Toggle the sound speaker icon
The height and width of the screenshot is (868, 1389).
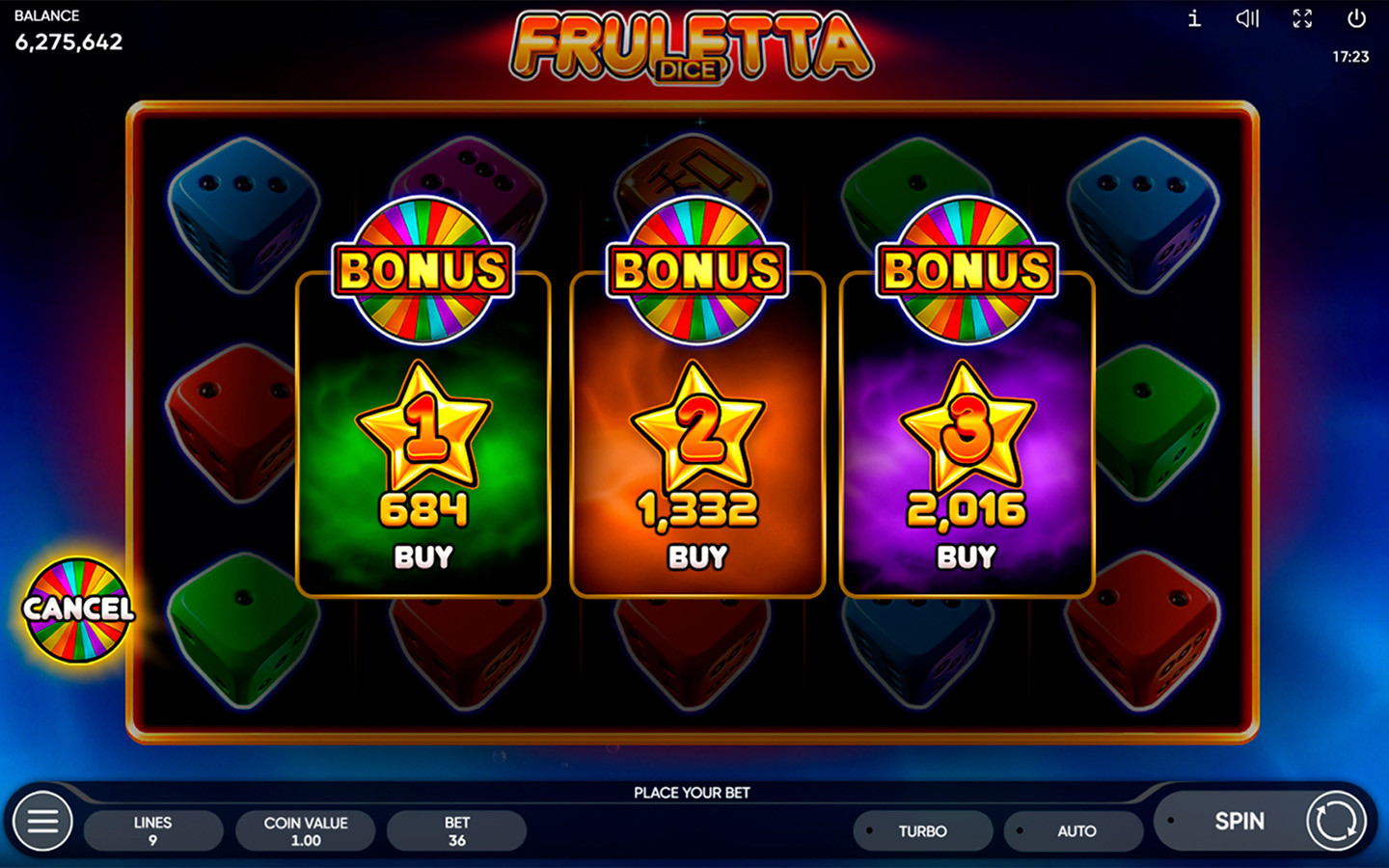(x=1247, y=18)
